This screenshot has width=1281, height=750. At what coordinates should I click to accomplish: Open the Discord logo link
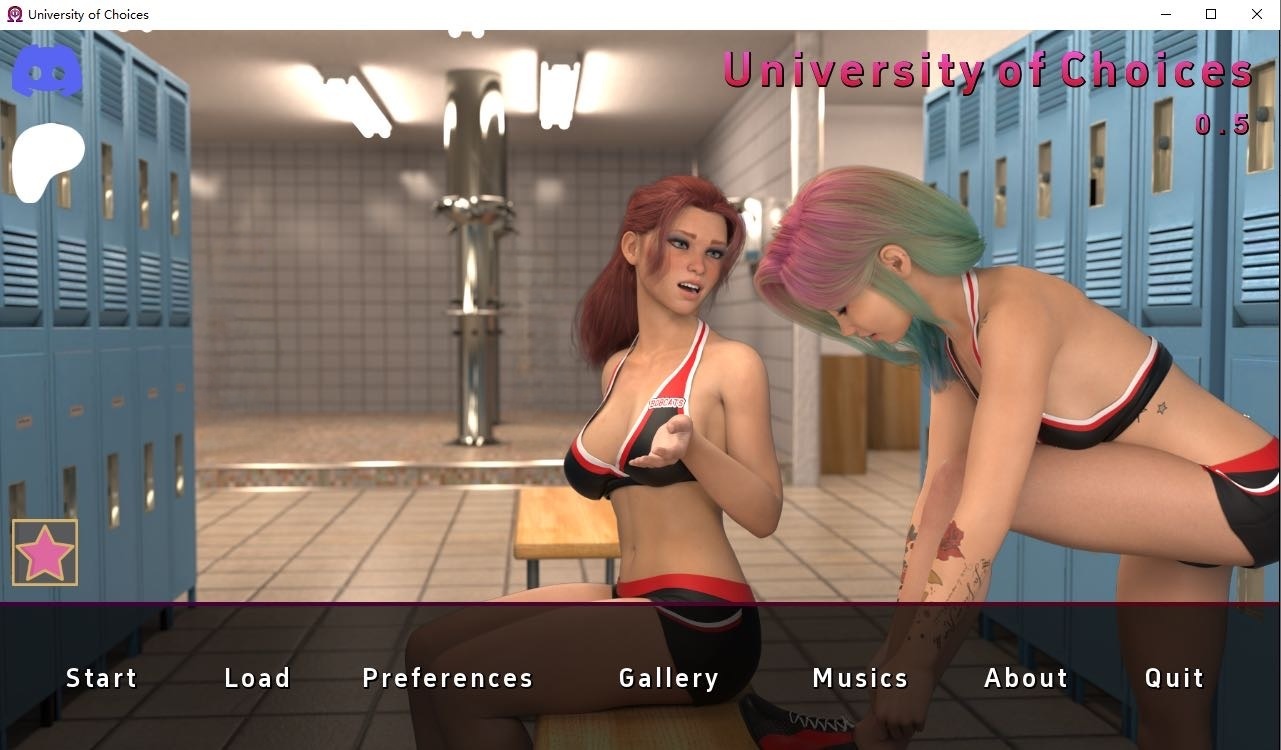[x=47, y=70]
